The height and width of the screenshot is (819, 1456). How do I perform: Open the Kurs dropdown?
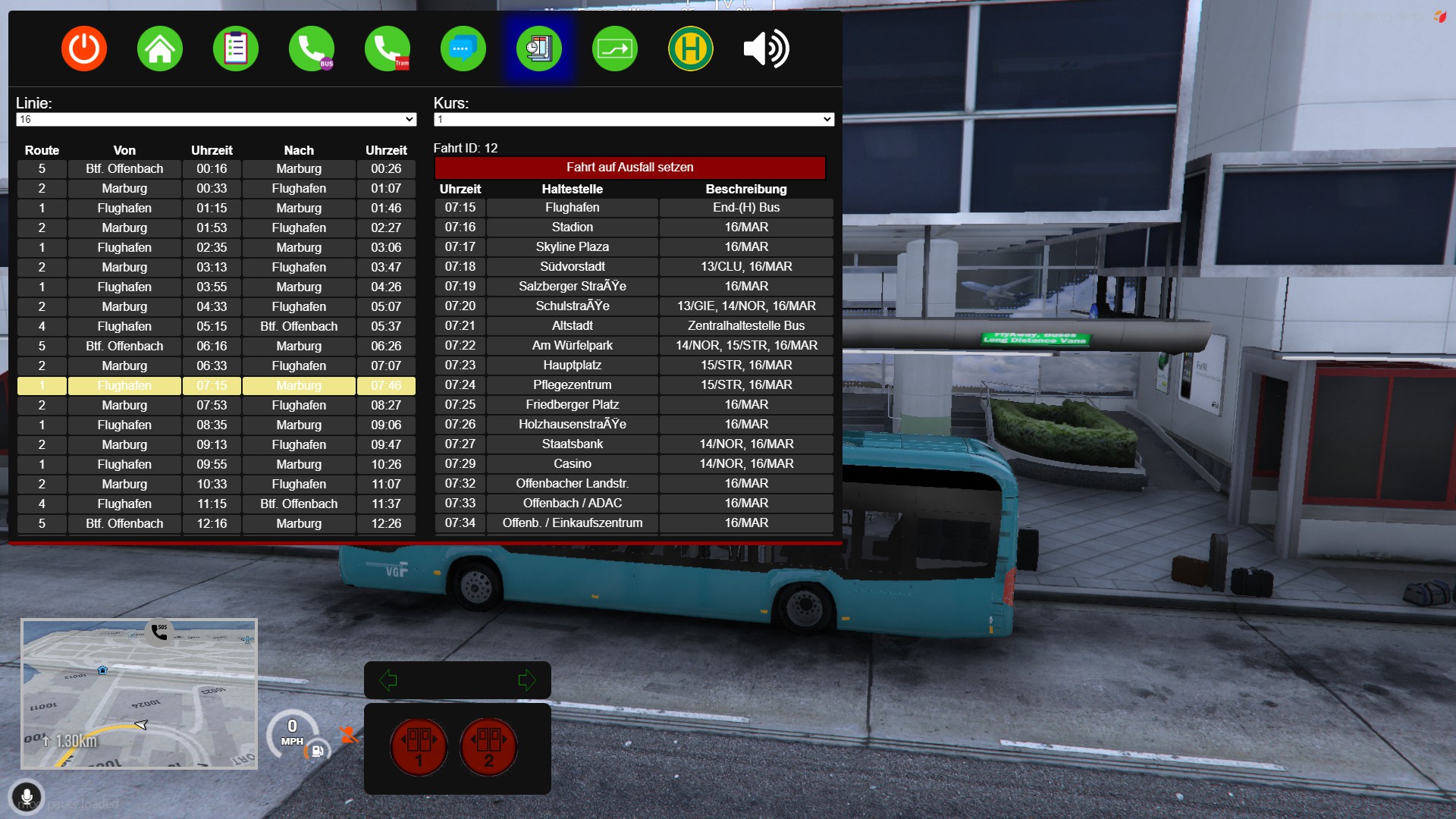(x=633, y=120)
